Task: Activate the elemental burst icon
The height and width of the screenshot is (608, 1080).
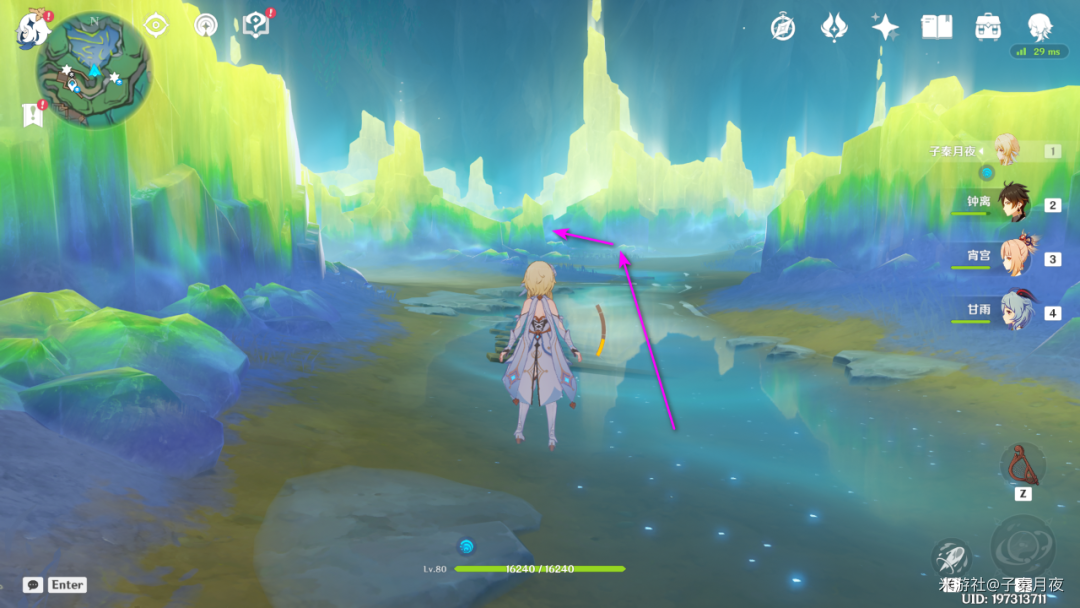Action: (x=1023, y=547)
